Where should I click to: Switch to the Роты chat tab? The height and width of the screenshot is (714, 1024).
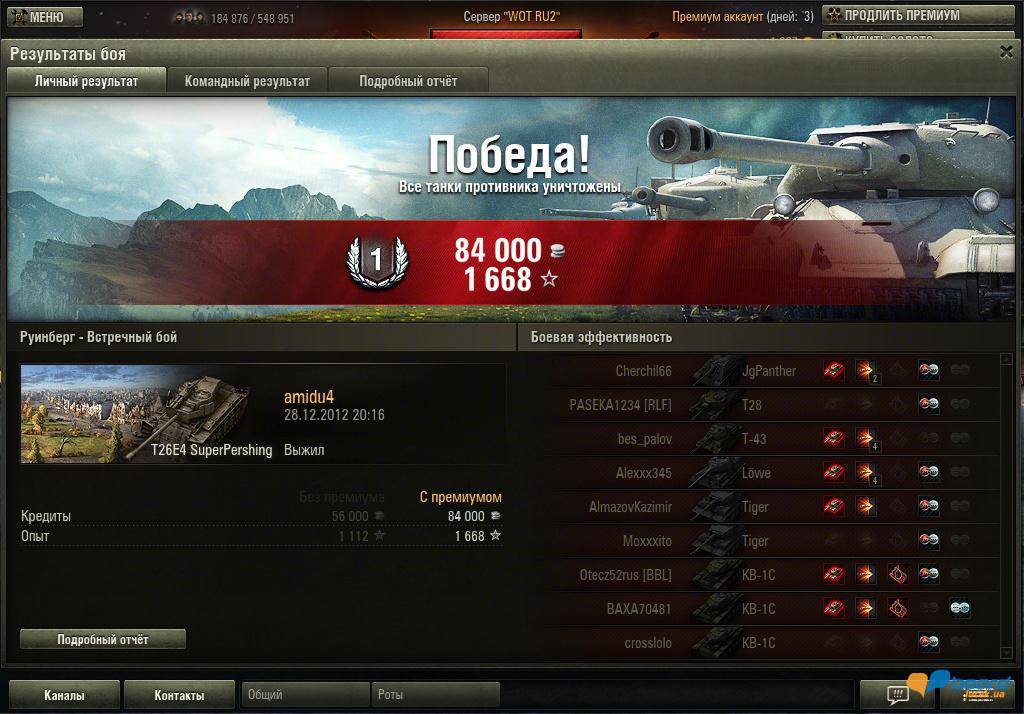(x=435, y=695)
